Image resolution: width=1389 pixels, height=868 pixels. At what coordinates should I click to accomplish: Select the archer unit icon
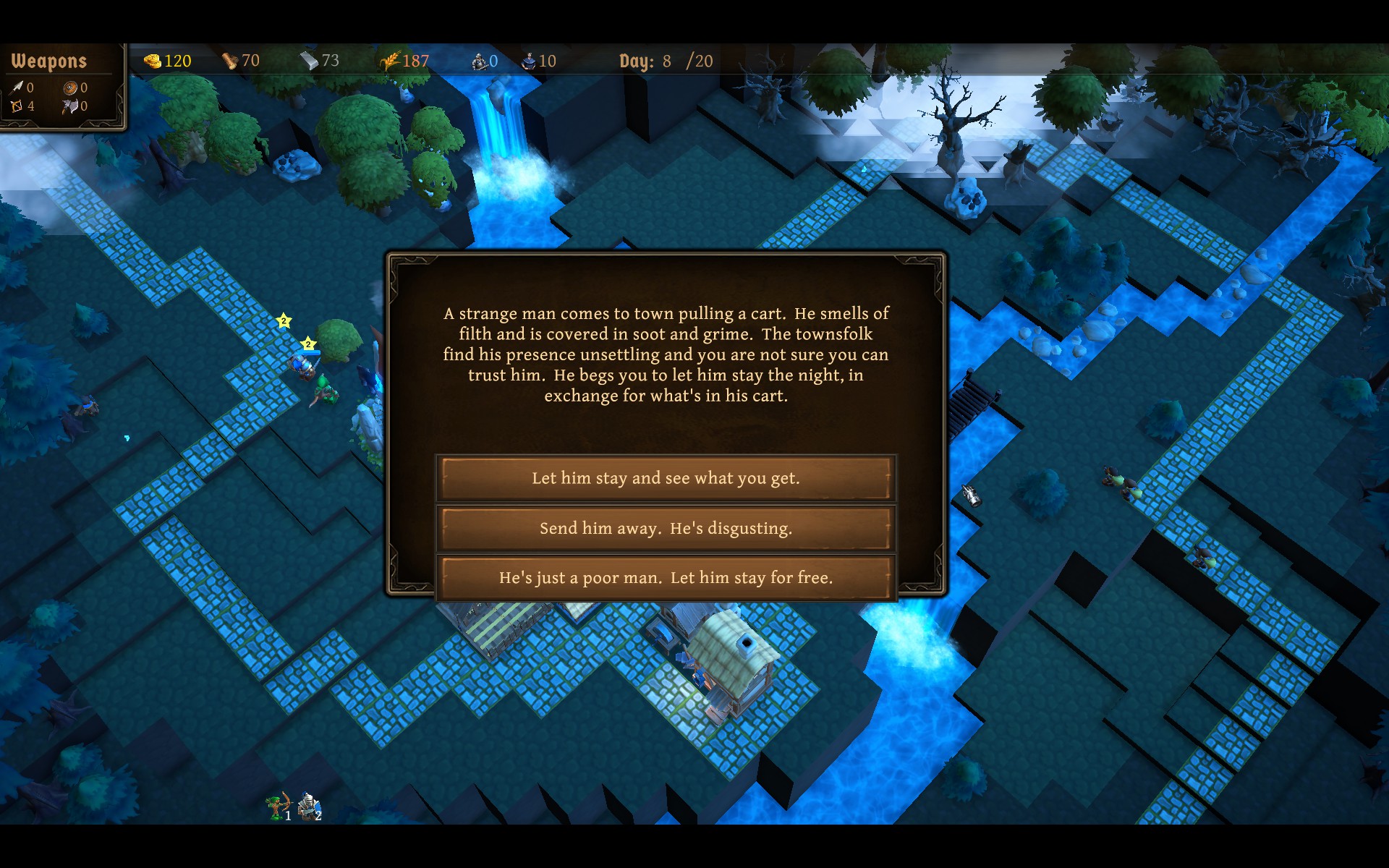[x=278, y=806]
